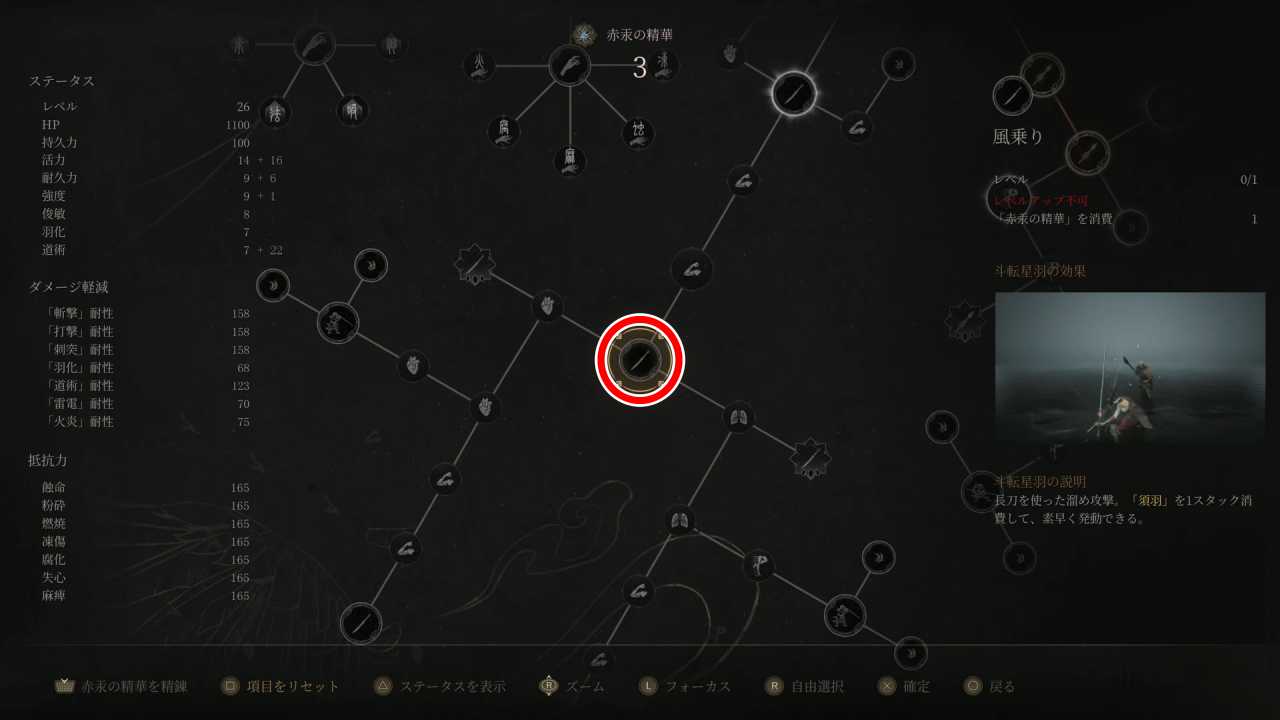Viewport: 1280px width, 720px height.
Task: Click the heart-shaped stat node
Action: click(x=412, y=364)
